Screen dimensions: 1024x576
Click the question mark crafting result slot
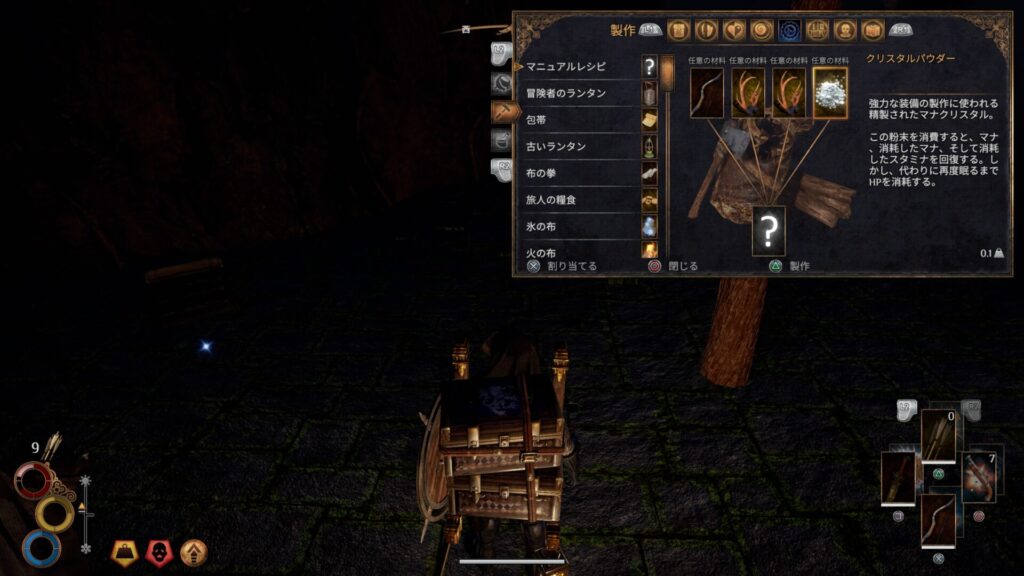[x=768, y=230]
